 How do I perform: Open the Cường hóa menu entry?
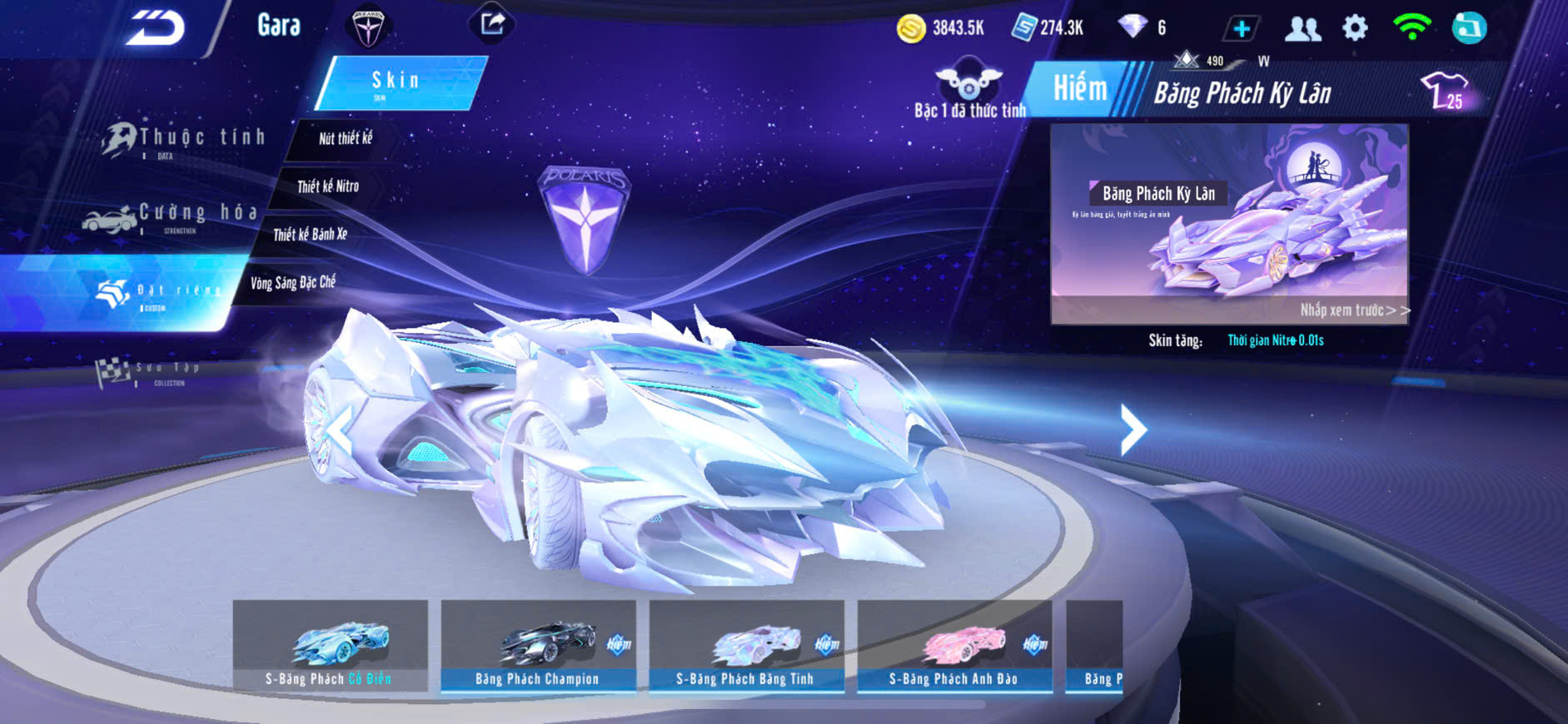(171, 216)
